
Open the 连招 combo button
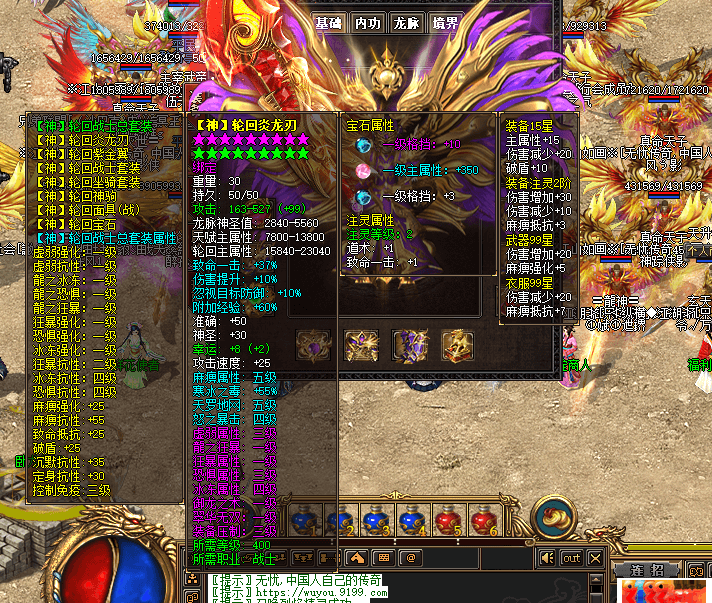[x=648, y=570]
